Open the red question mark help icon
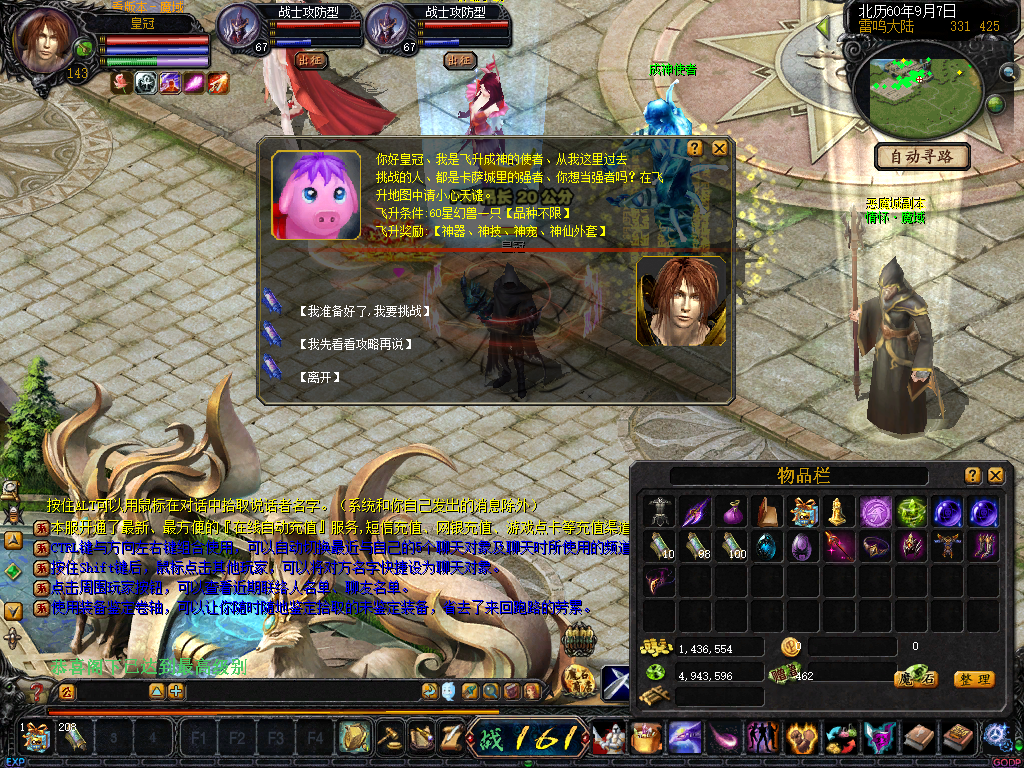 [38, 691]
